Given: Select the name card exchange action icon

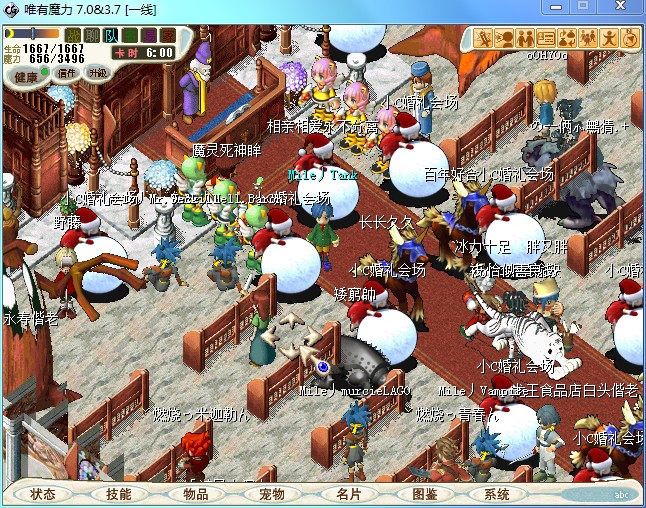Looking at the screenshot, I should [547, 38].
